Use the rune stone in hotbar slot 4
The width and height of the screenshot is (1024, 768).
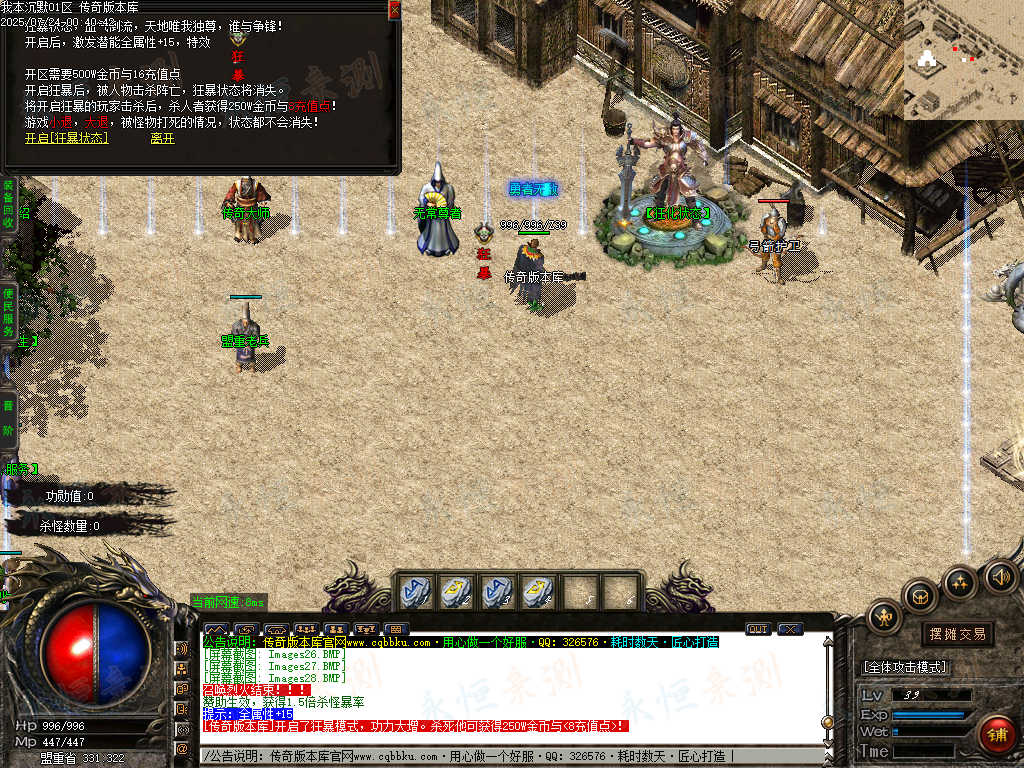tap(537, 591)
